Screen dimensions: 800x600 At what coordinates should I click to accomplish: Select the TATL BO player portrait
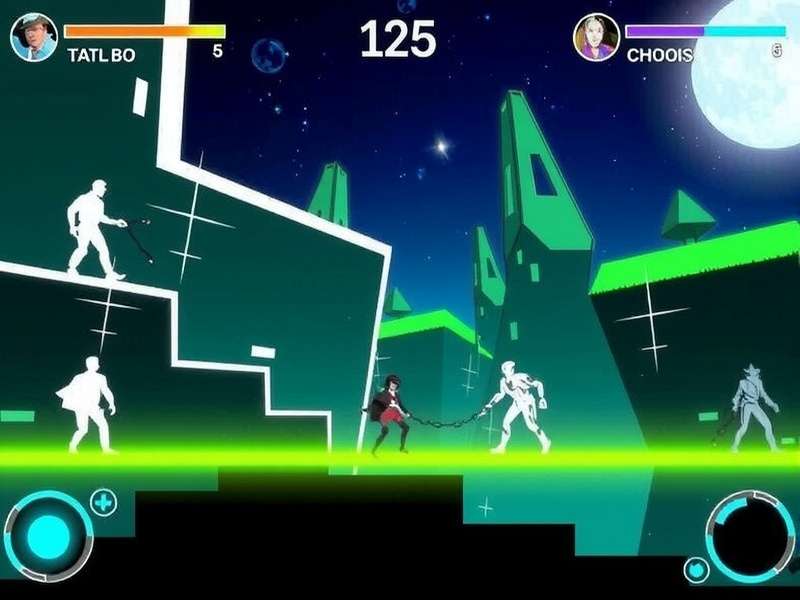tap(34, 37)
